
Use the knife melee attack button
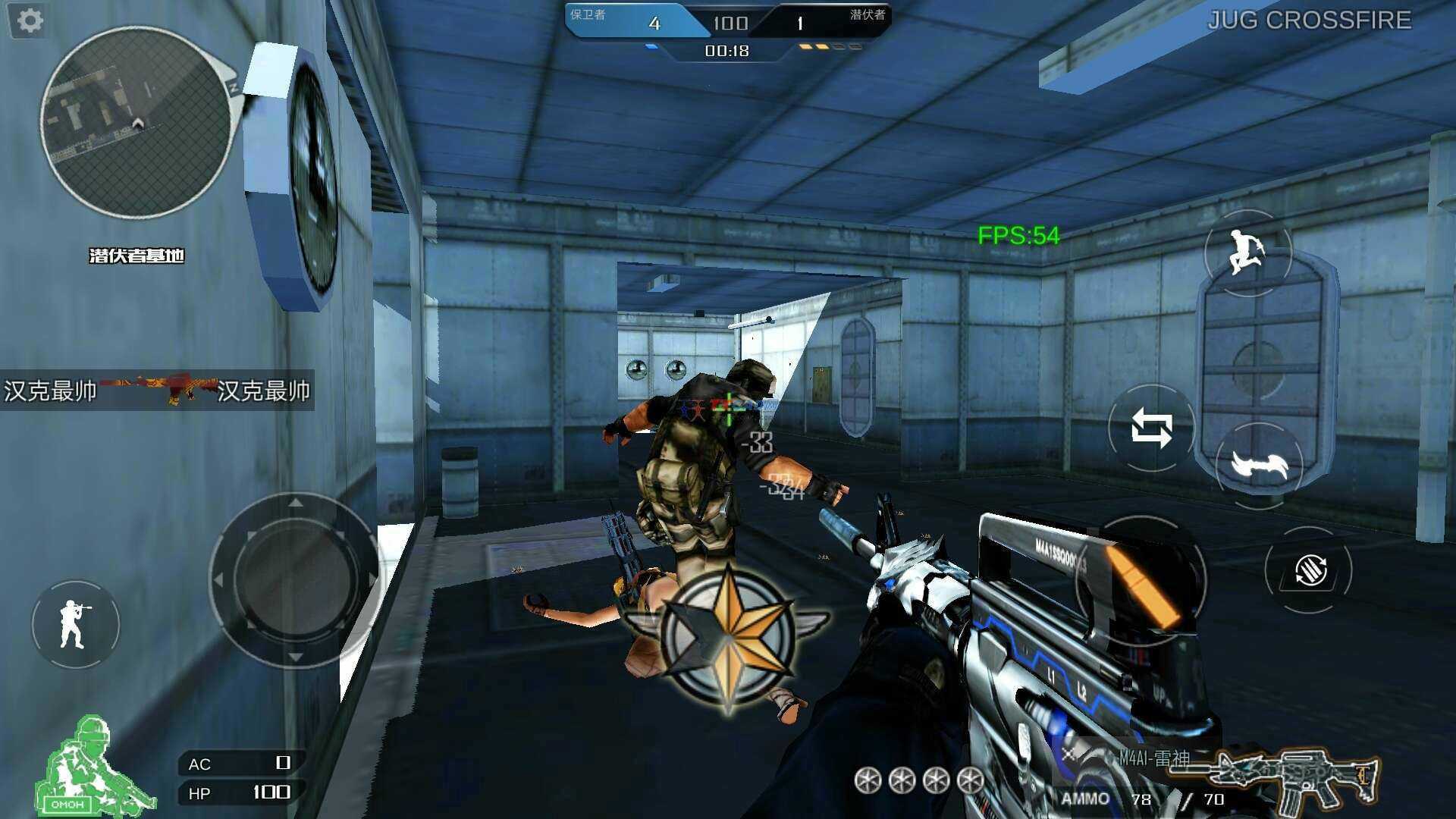[1259, 464]
